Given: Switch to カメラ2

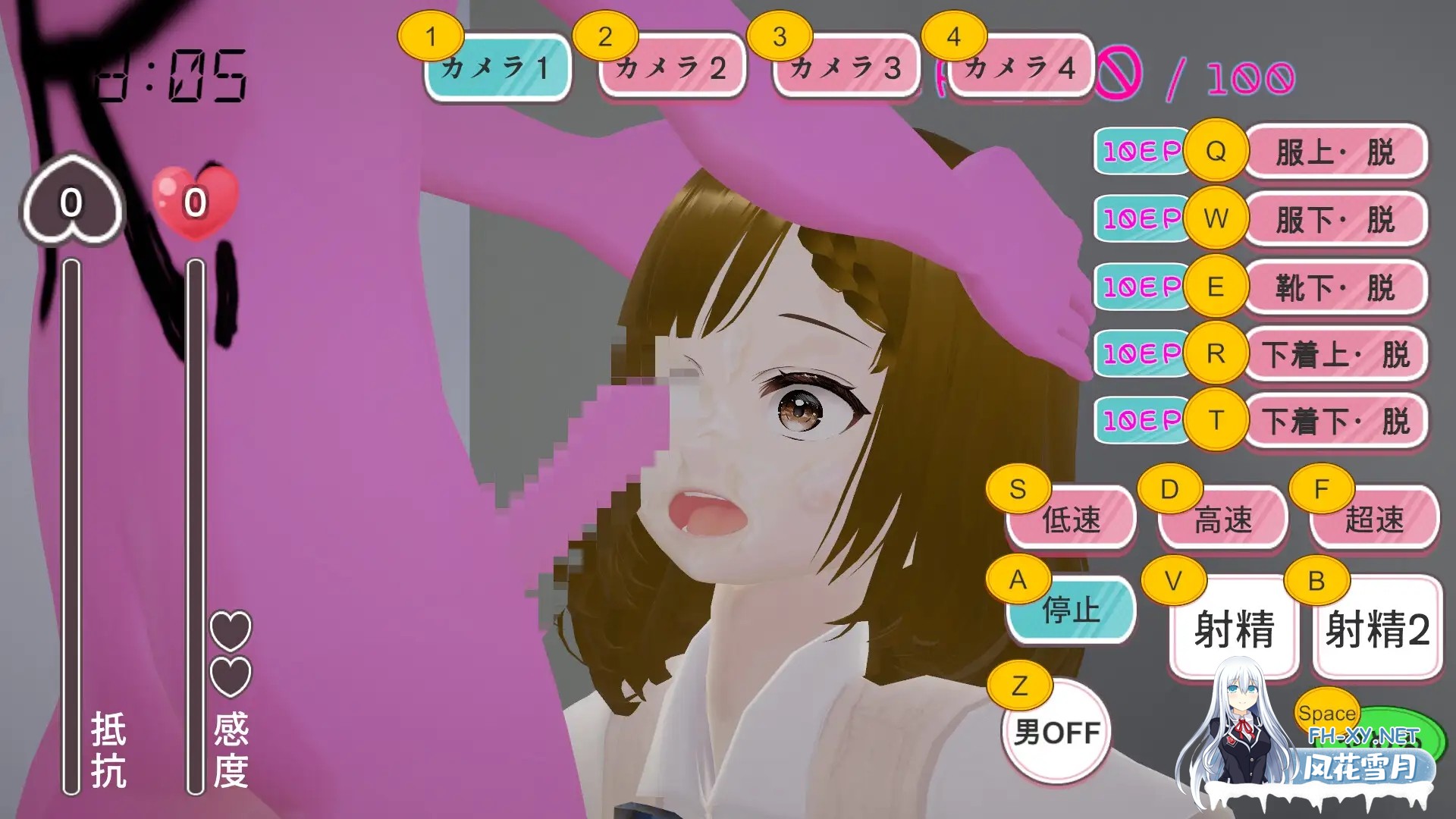Looking at the screenshot, I should pyautogui.click(x=670, y=67).
